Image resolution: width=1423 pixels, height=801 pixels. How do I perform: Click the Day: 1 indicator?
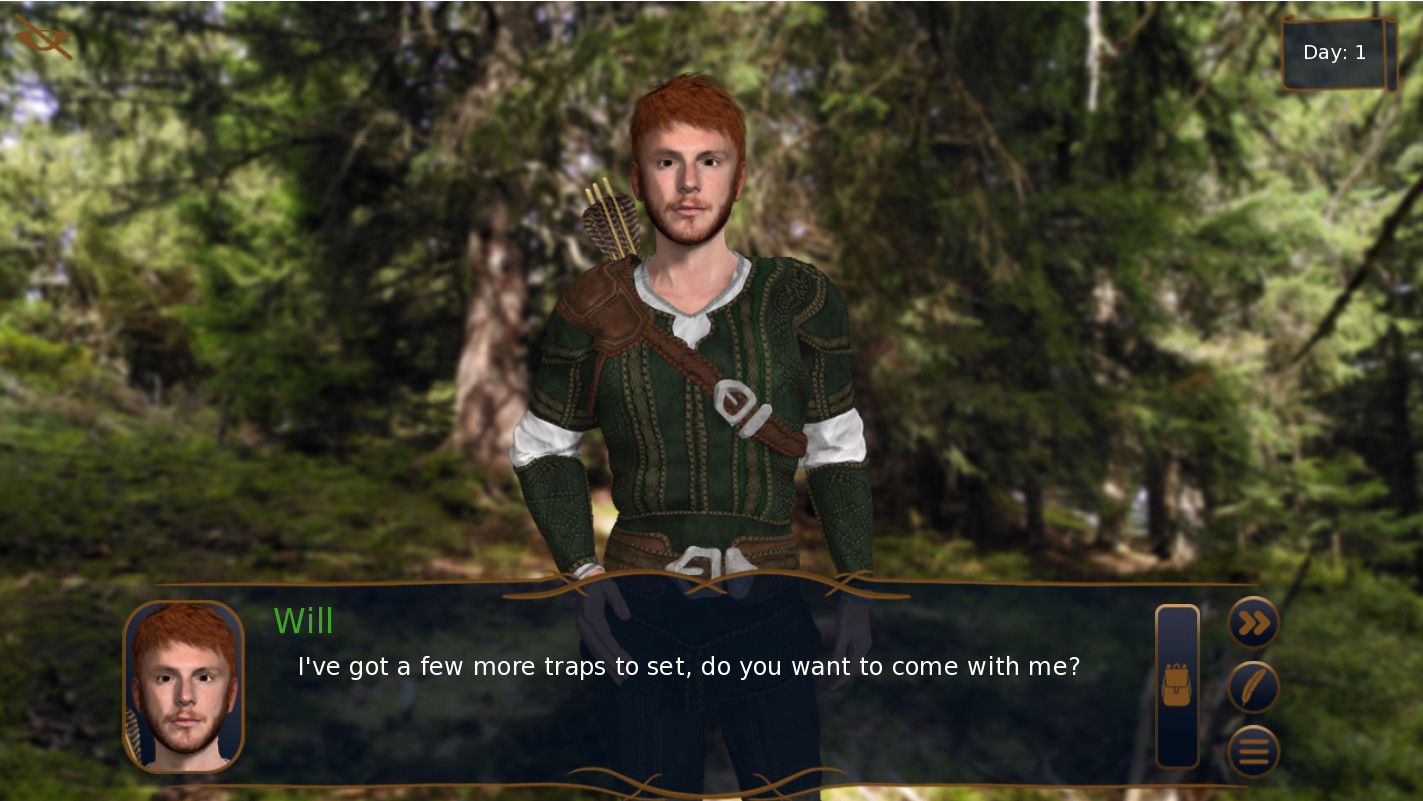1334,52
